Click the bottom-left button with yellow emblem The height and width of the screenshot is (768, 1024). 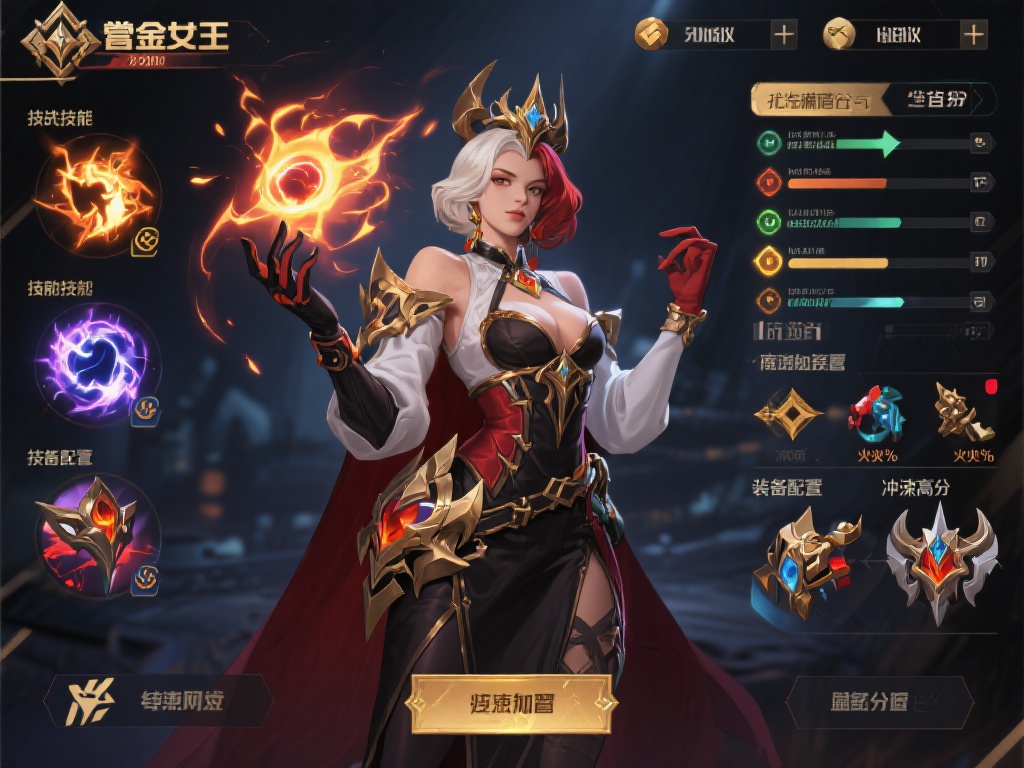click(x=158, y=700)
